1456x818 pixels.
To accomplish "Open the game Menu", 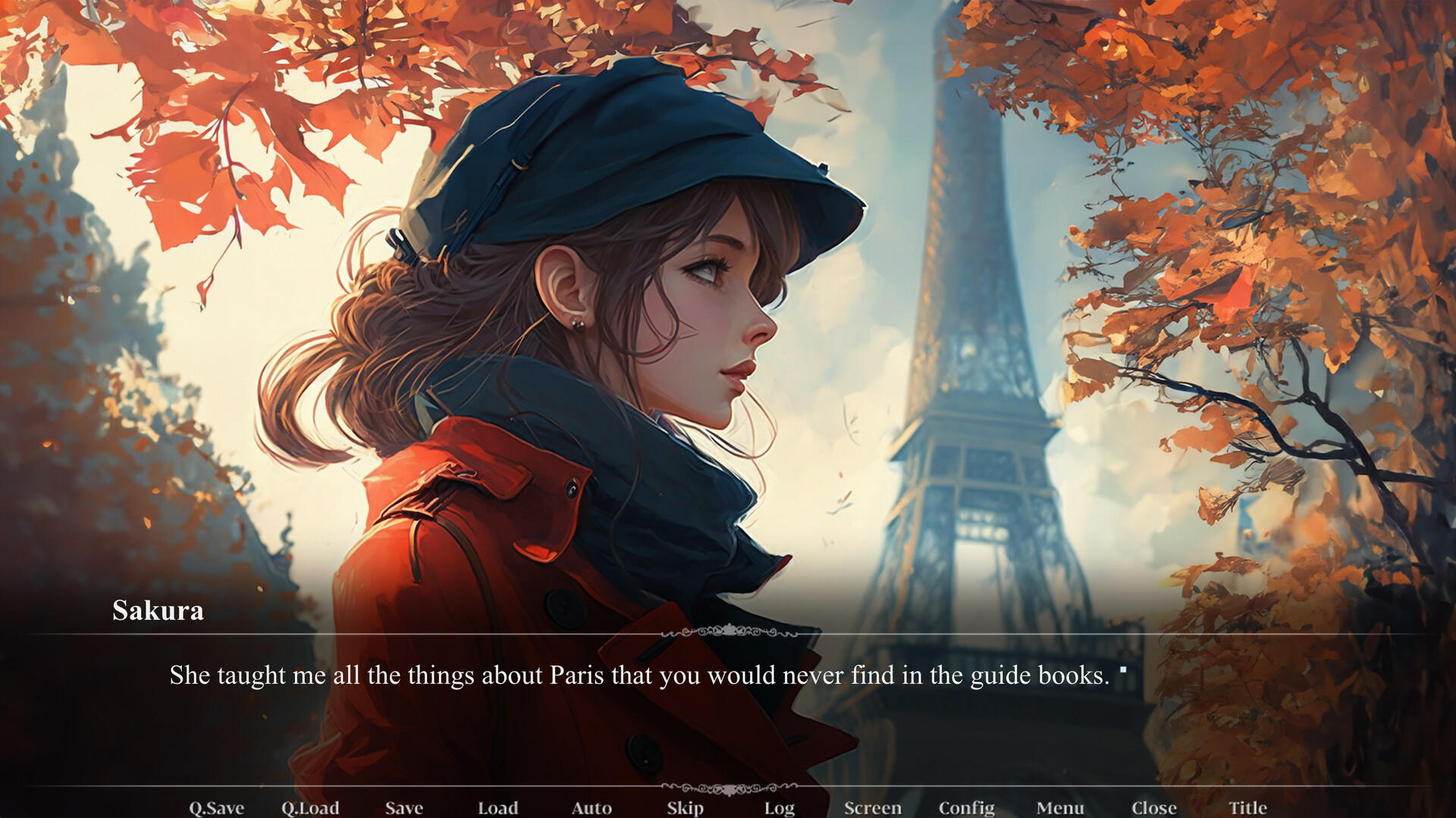I will point(1058,808).
